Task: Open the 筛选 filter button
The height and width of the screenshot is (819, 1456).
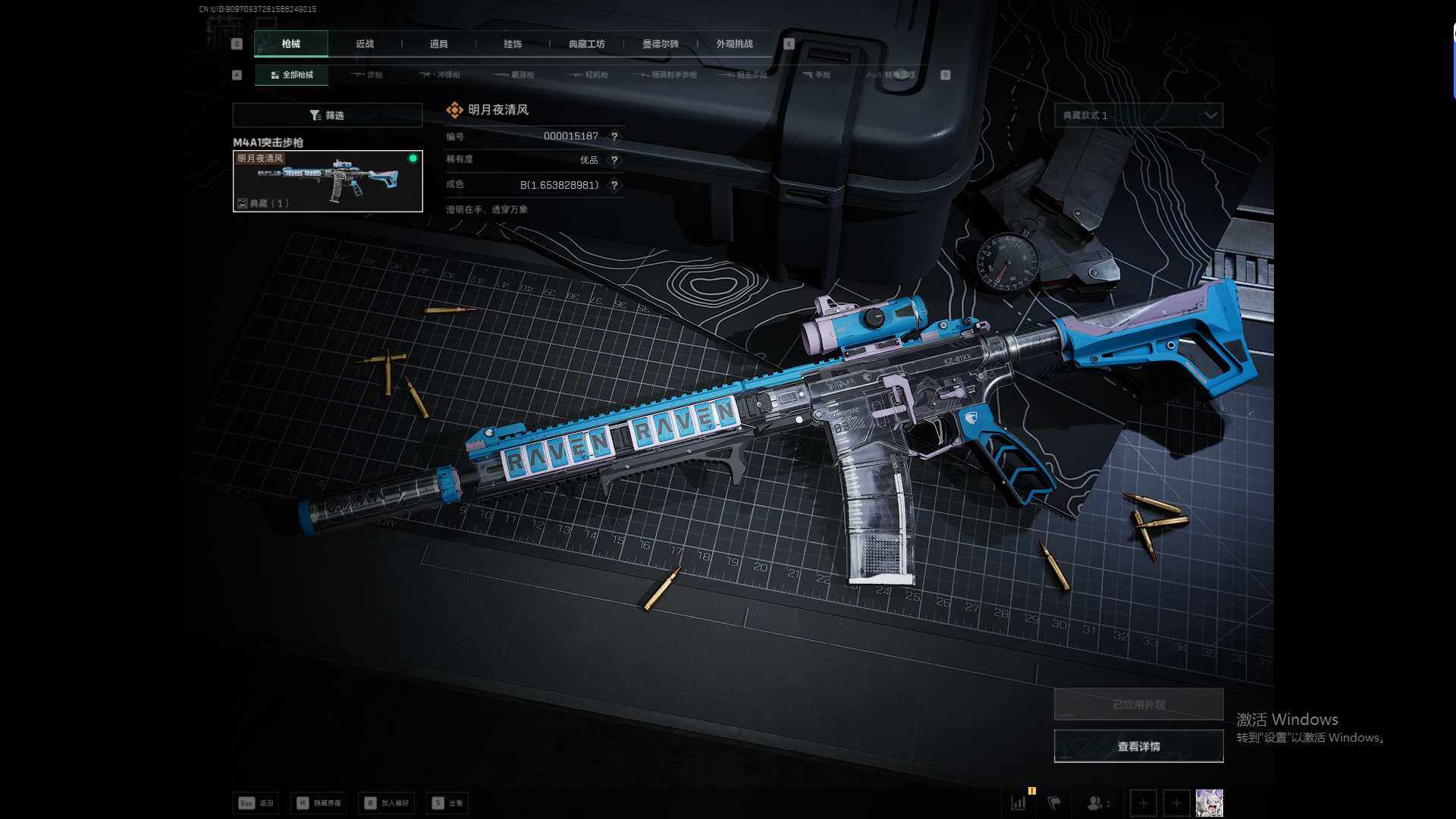Action: tap(327, 115)
